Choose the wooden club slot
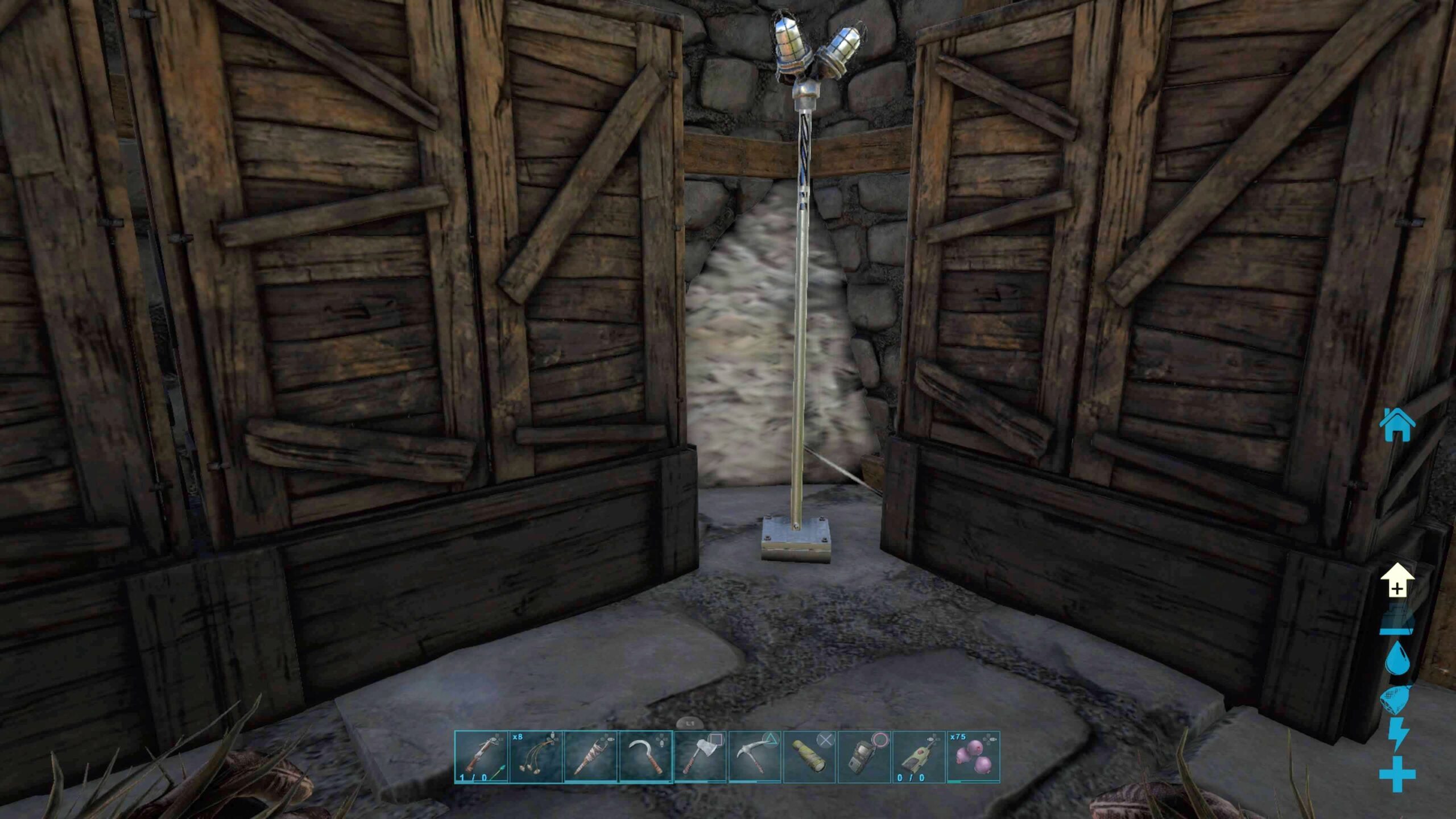Image resolution: width=1456 pixels, height=819 pixels. tap(590, 757)
